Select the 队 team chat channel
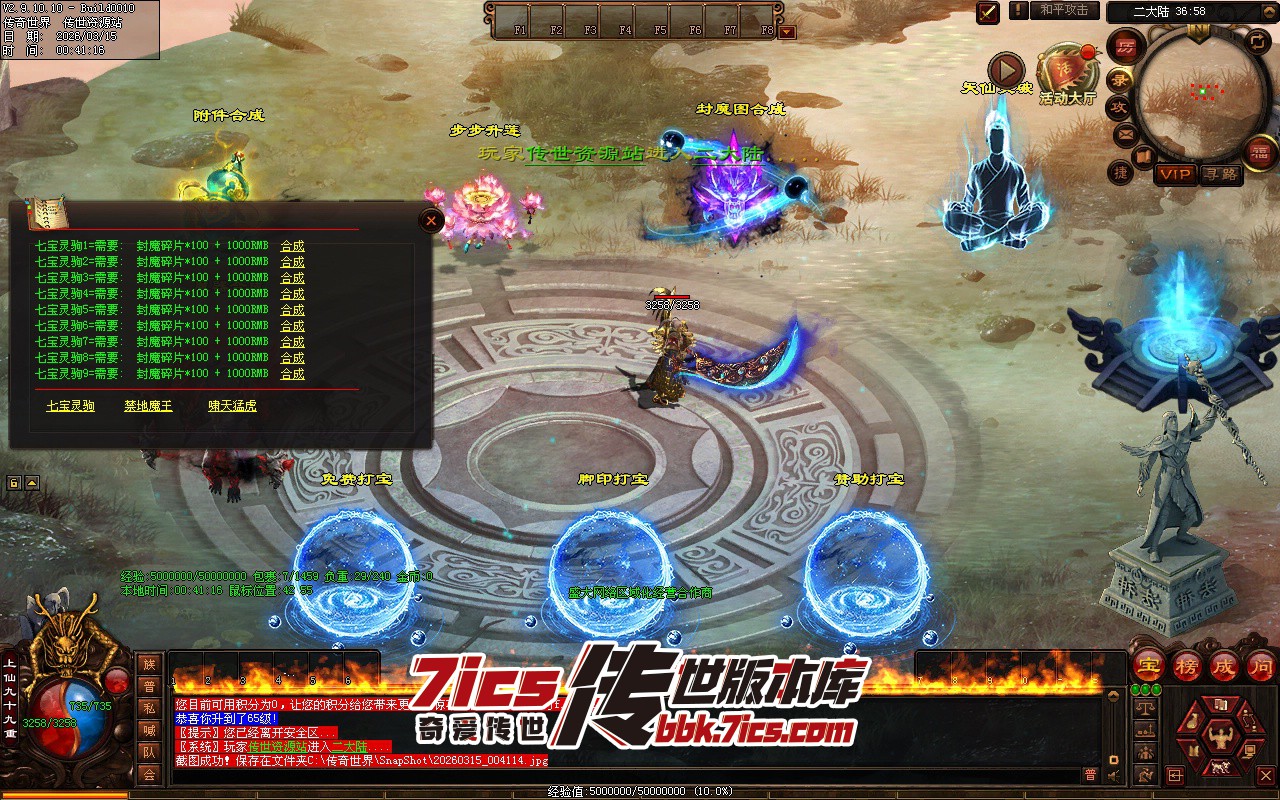 pyautogui.click(x=149, y=752)
